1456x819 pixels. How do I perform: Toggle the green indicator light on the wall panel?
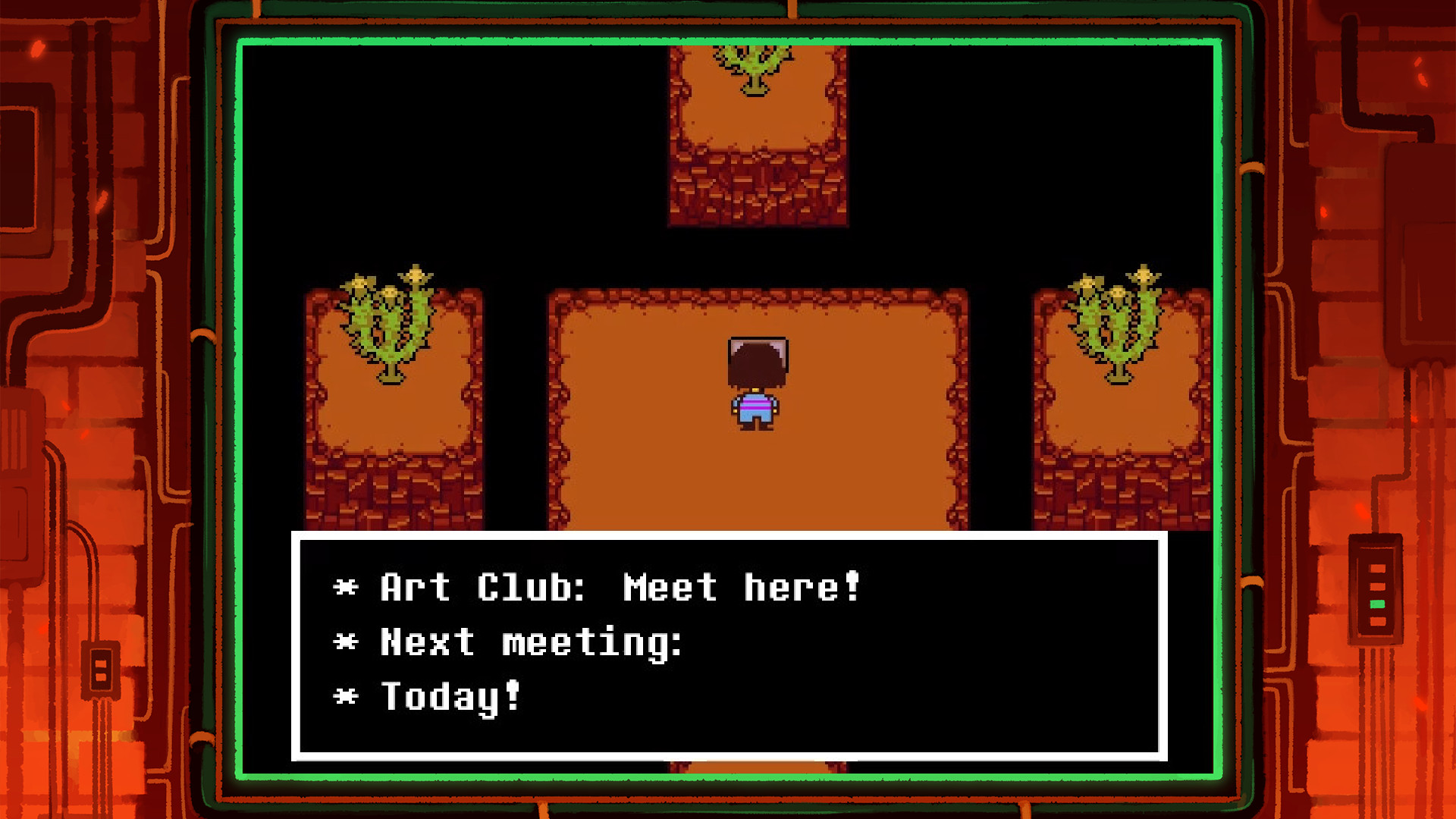point(1377,604)
